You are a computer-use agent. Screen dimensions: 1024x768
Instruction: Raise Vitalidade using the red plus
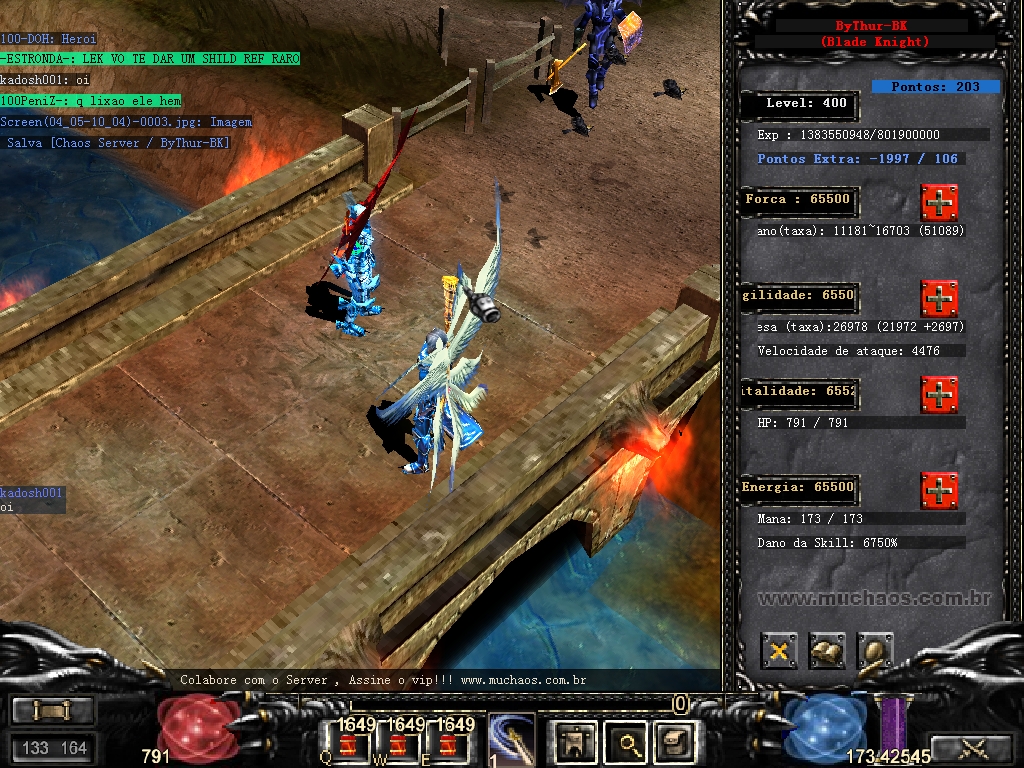click(x=939, y=394)
